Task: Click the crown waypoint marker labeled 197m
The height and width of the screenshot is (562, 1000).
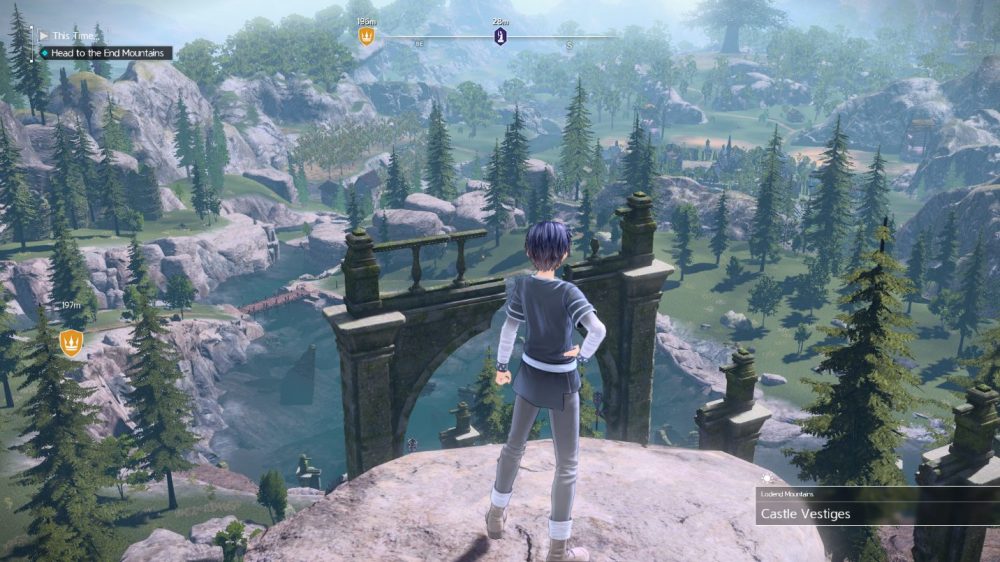Action: click(x=71, y=343)
